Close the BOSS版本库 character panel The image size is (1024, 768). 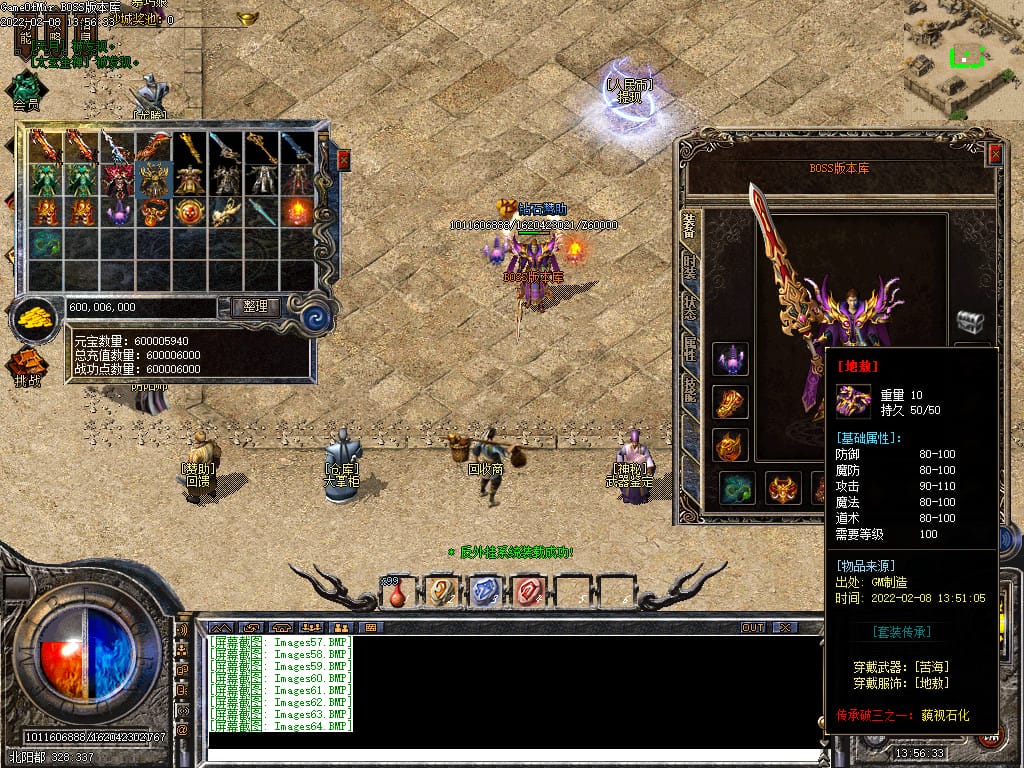coord(994,154)
